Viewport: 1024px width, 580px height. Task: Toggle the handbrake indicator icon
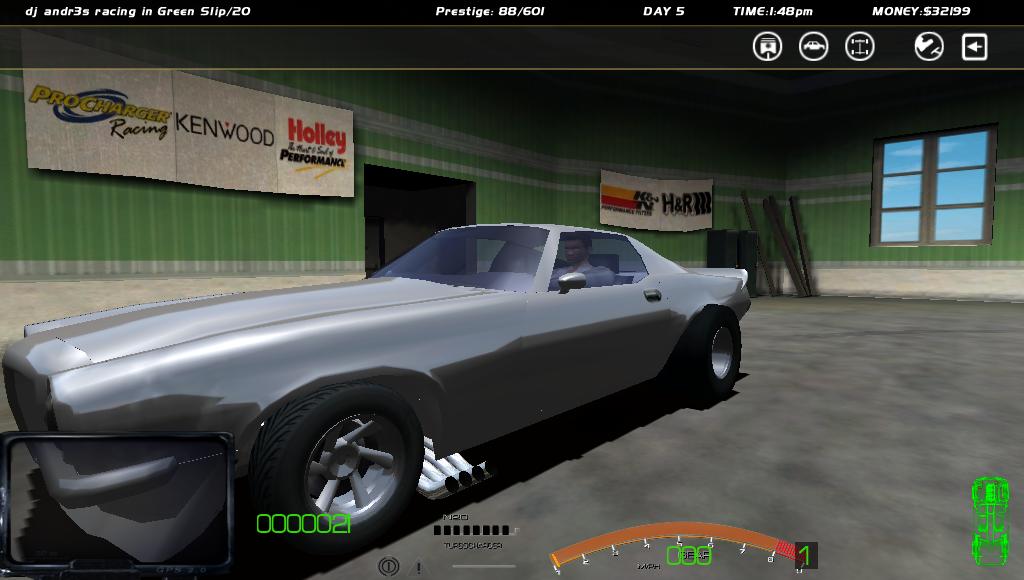click(x=388, y=567)
